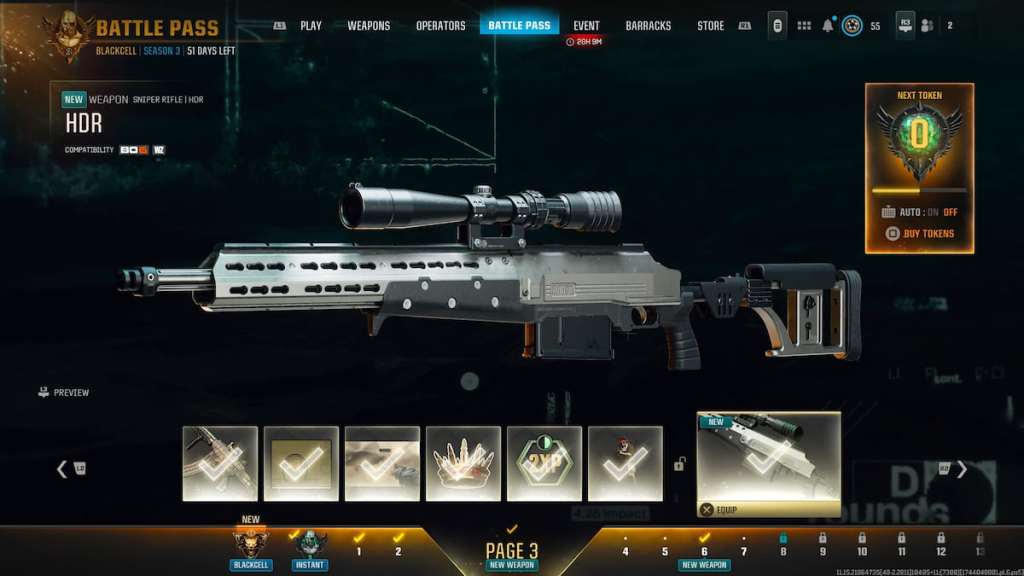
Task: Jump to the Instant rewards page
Action: point(309,545)
